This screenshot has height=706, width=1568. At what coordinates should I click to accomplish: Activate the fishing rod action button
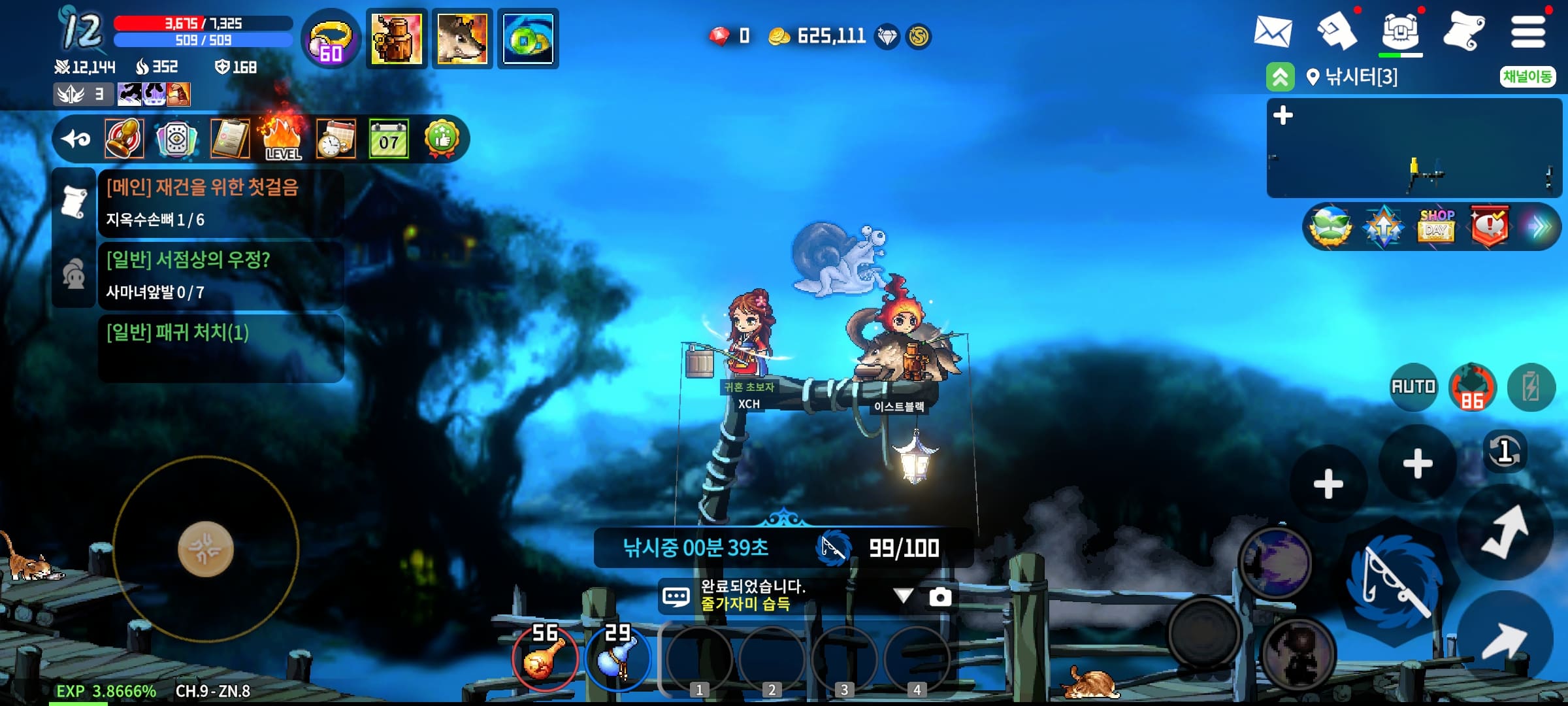point(1396,580)
